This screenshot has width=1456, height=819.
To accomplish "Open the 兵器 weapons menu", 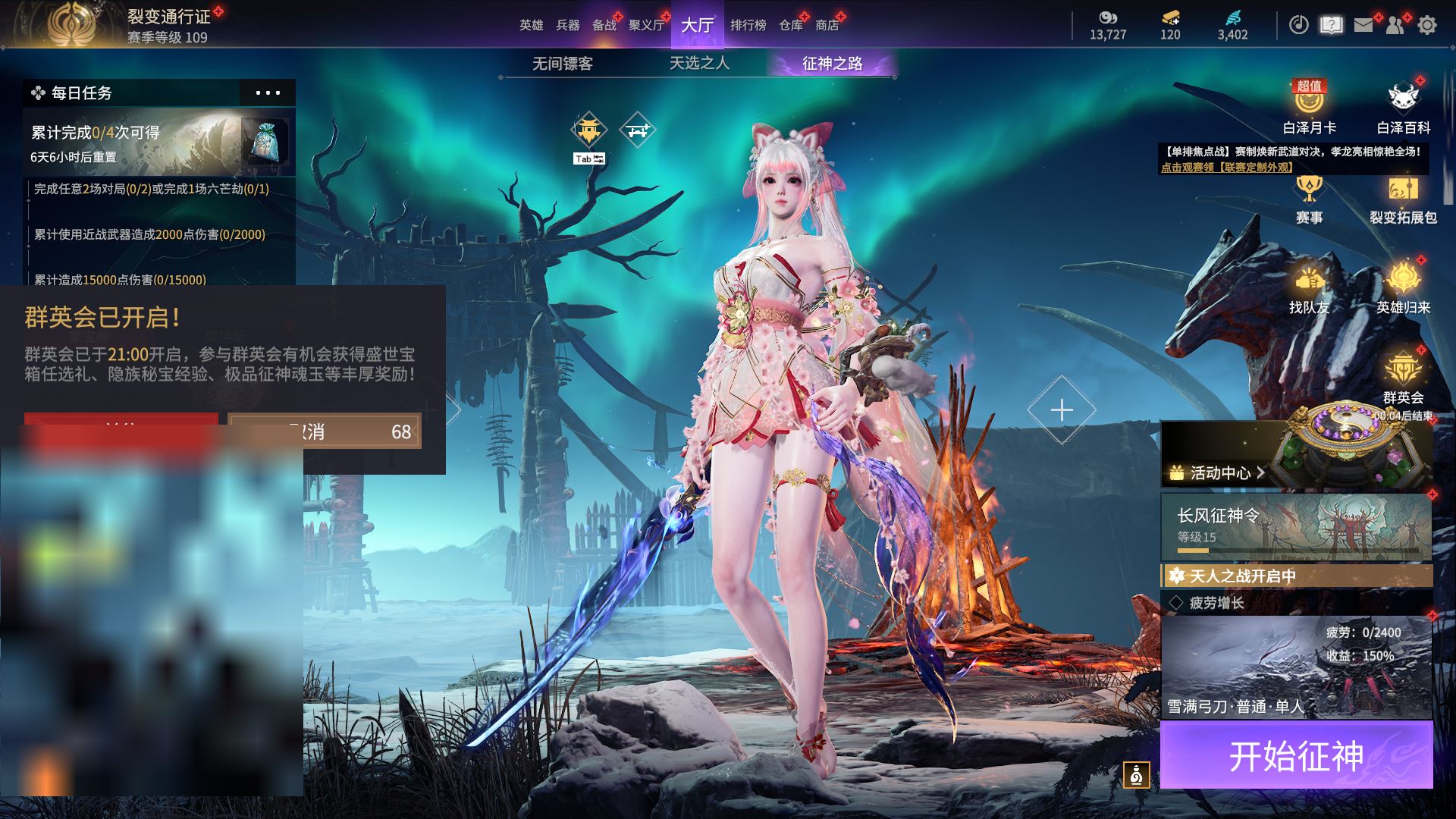I will pos(567,25).
